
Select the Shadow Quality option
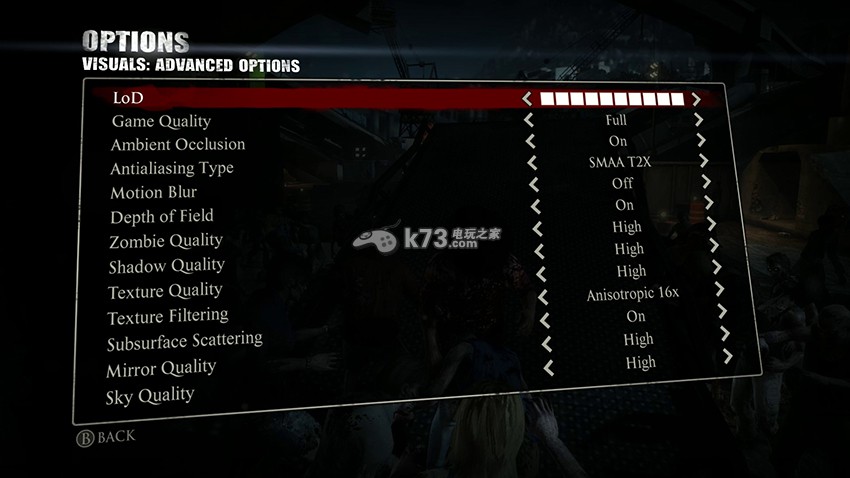pyautogui.click(x=166, y=266)
